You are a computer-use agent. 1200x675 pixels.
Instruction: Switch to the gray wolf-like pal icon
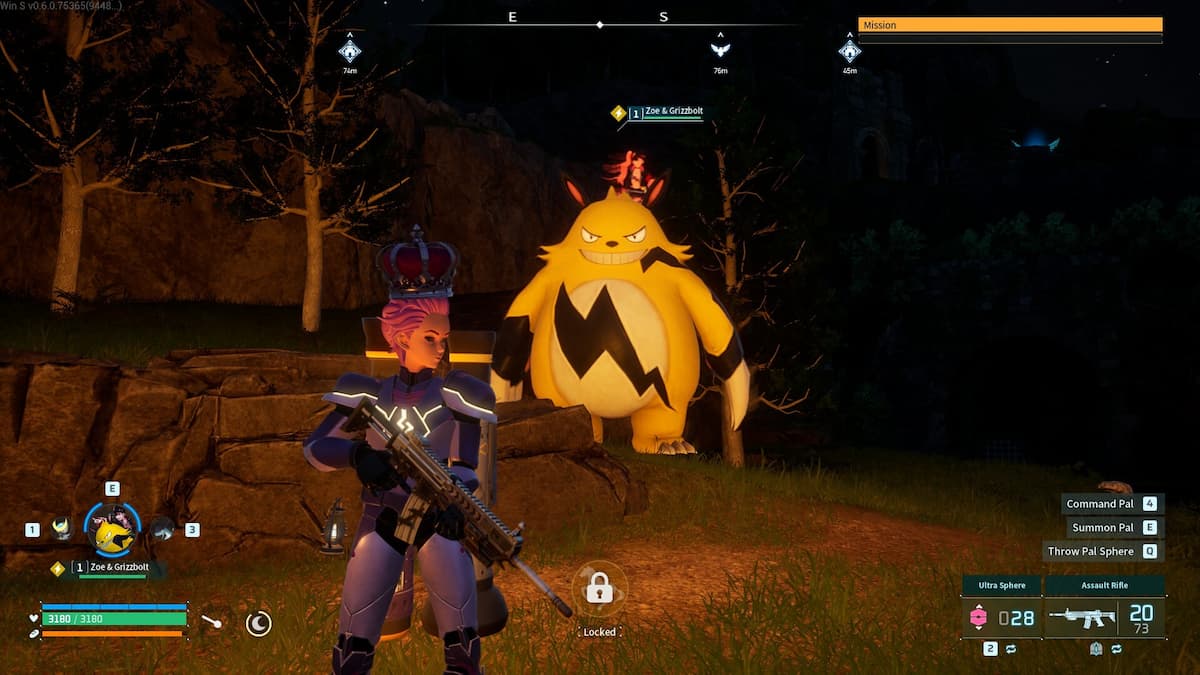click(x=161, y=529)
